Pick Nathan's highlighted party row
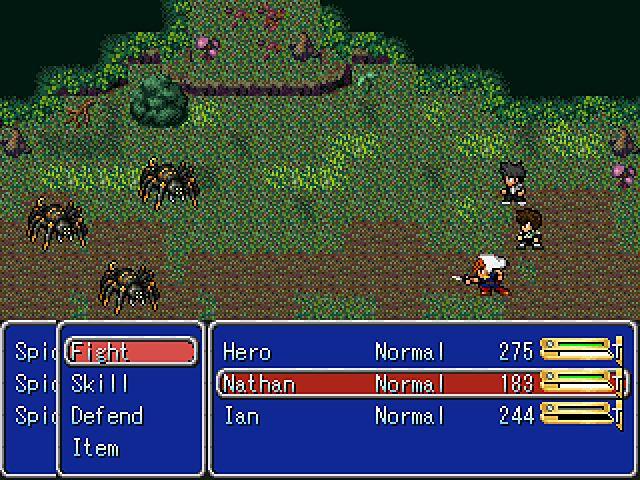 [420, 383]
